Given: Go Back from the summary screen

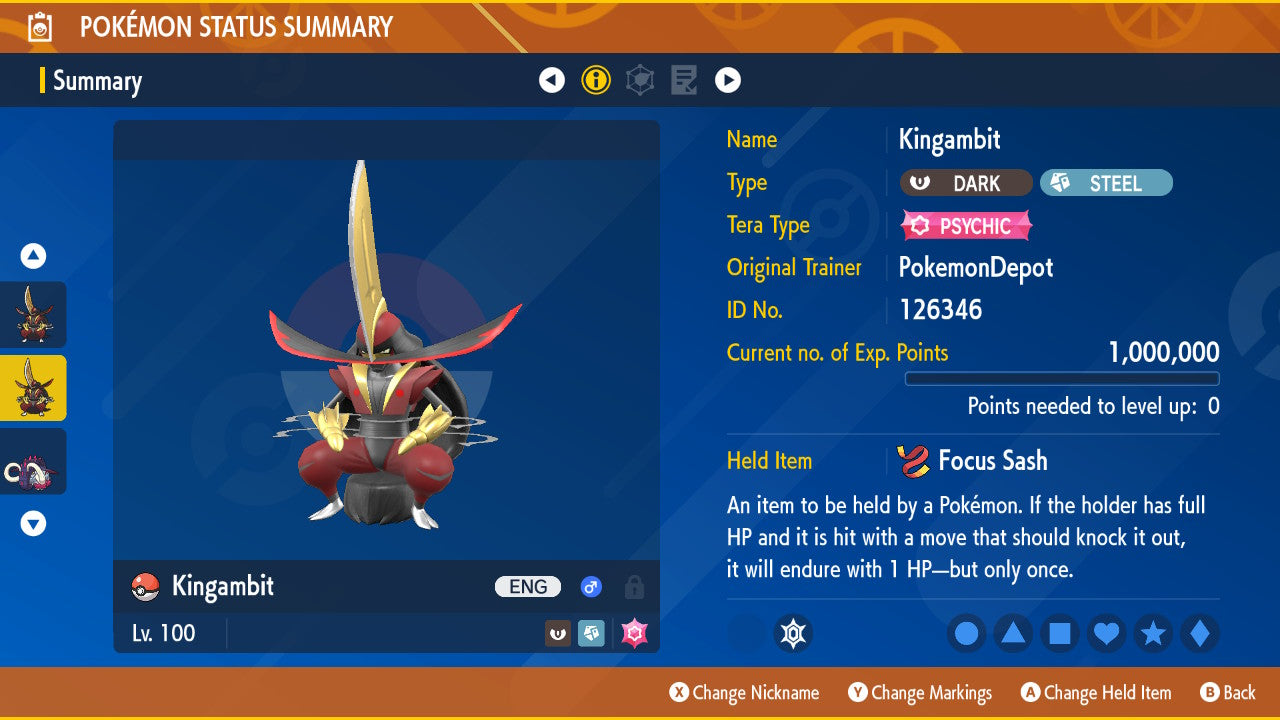Looking at the screenshot, I should pos(1228,693).
